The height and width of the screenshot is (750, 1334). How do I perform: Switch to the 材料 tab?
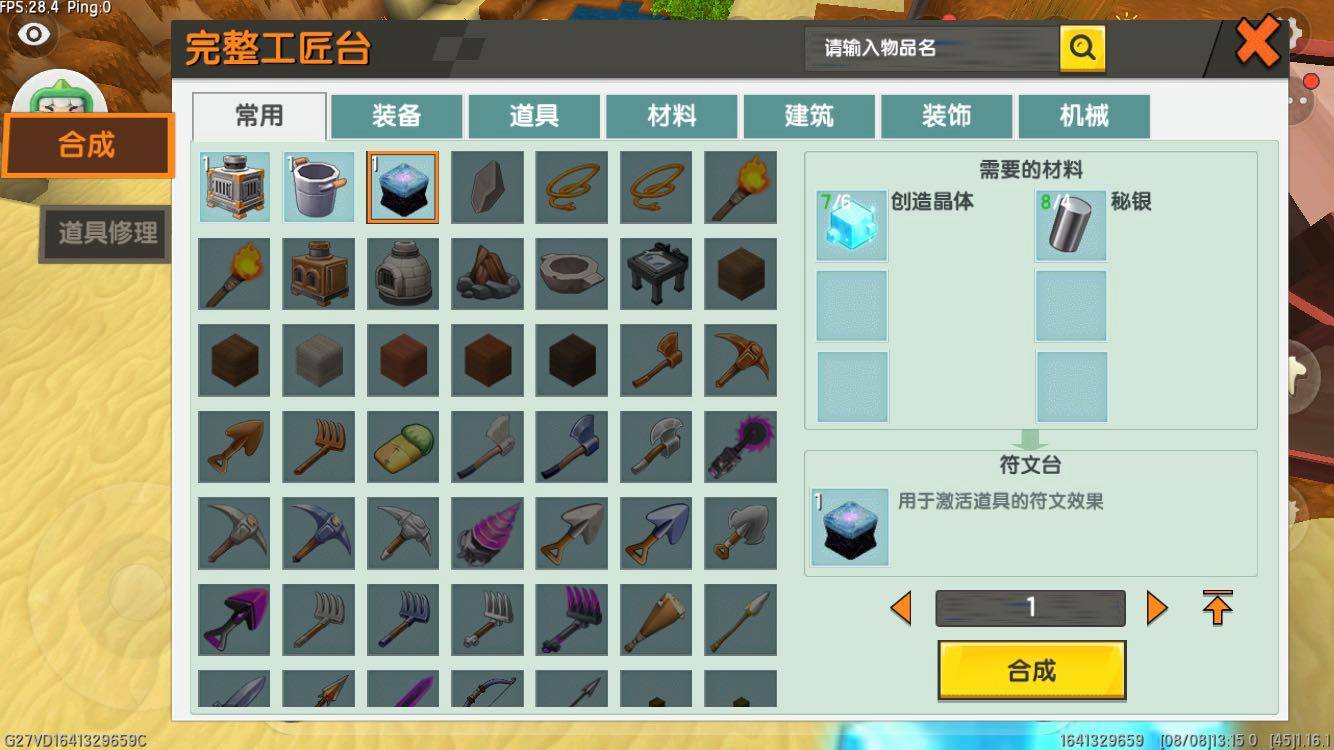672,116
